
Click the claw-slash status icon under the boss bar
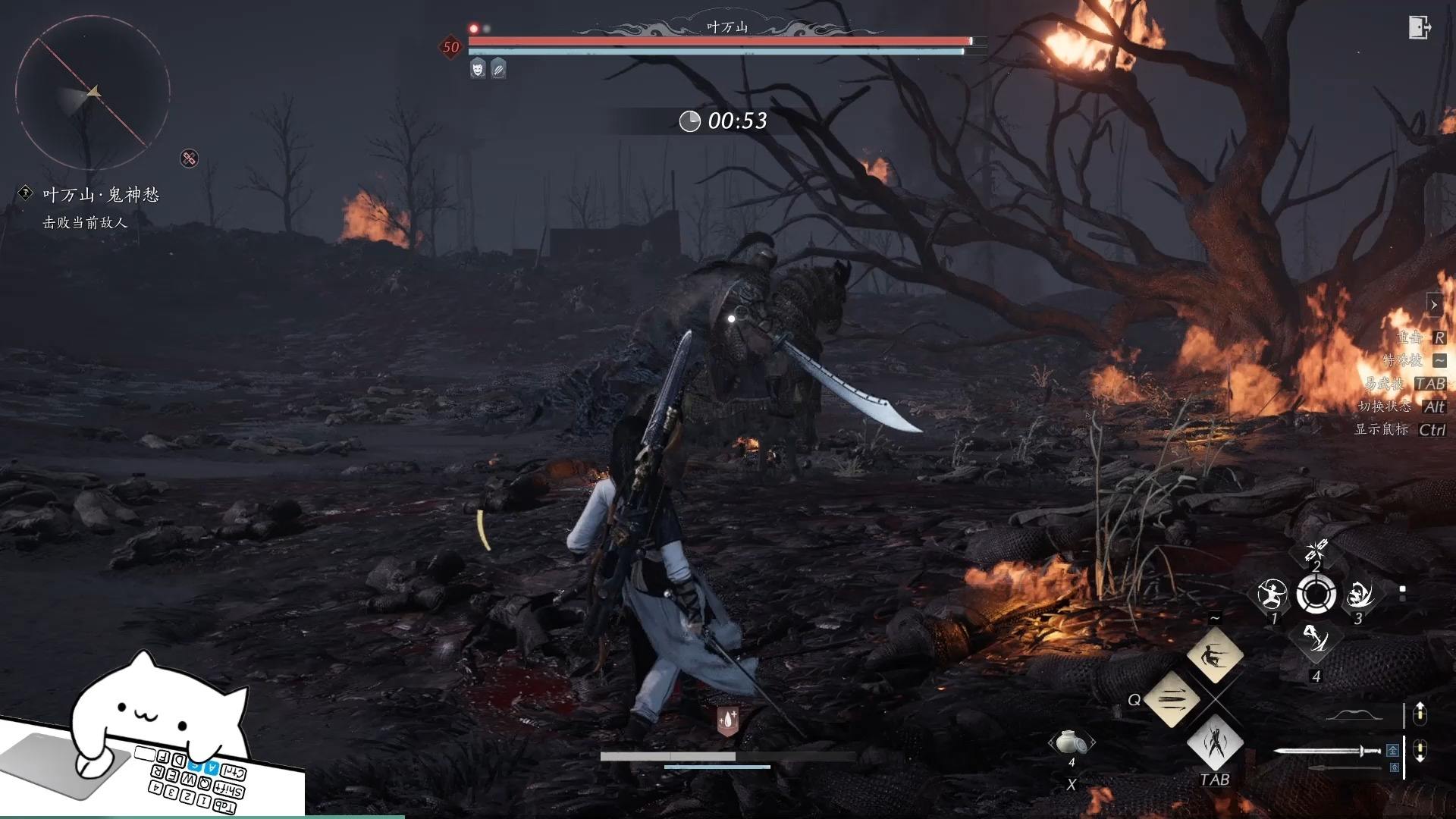pos(498,70)
